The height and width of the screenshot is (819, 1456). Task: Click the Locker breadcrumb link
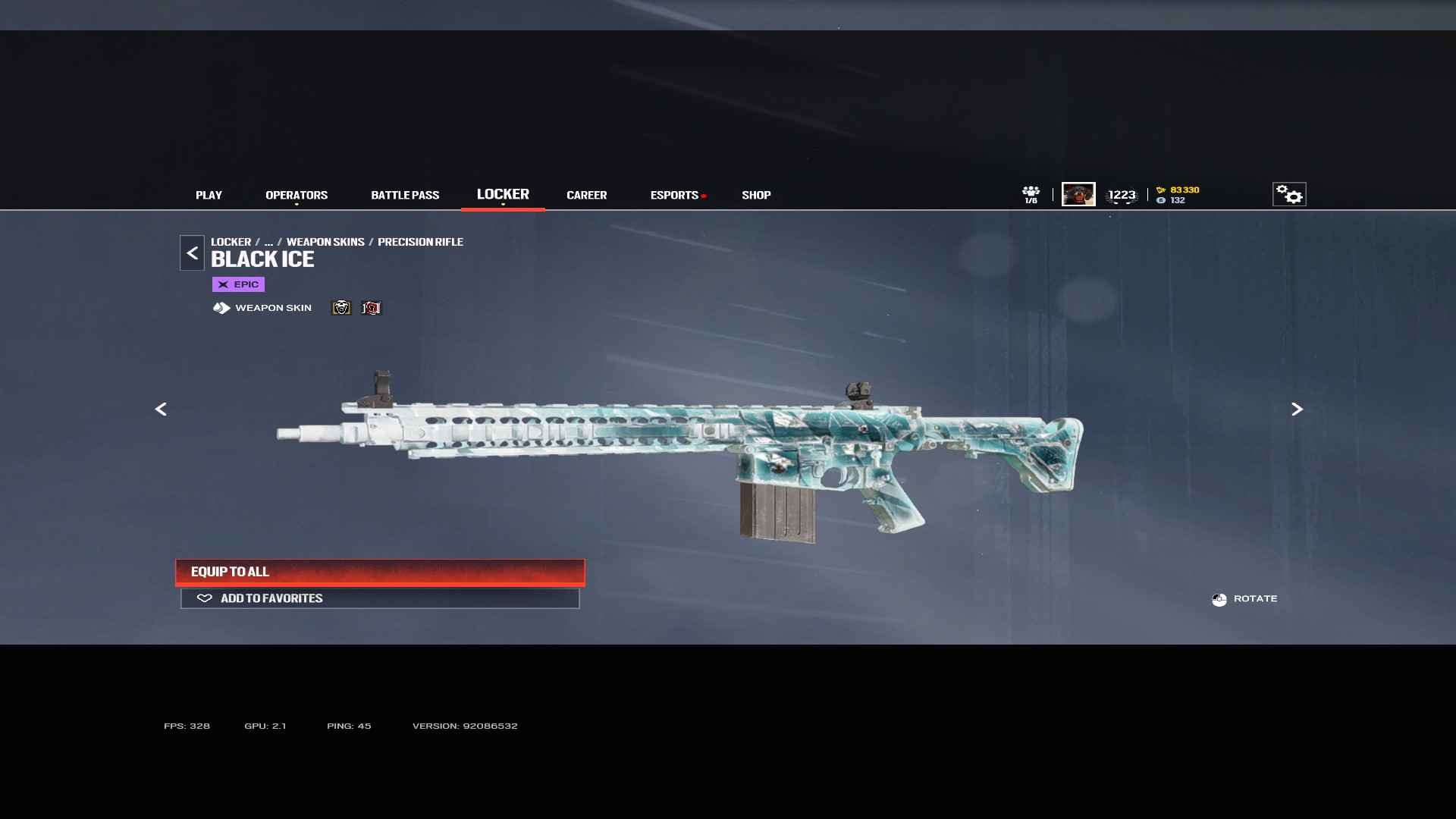click(231, 242)
